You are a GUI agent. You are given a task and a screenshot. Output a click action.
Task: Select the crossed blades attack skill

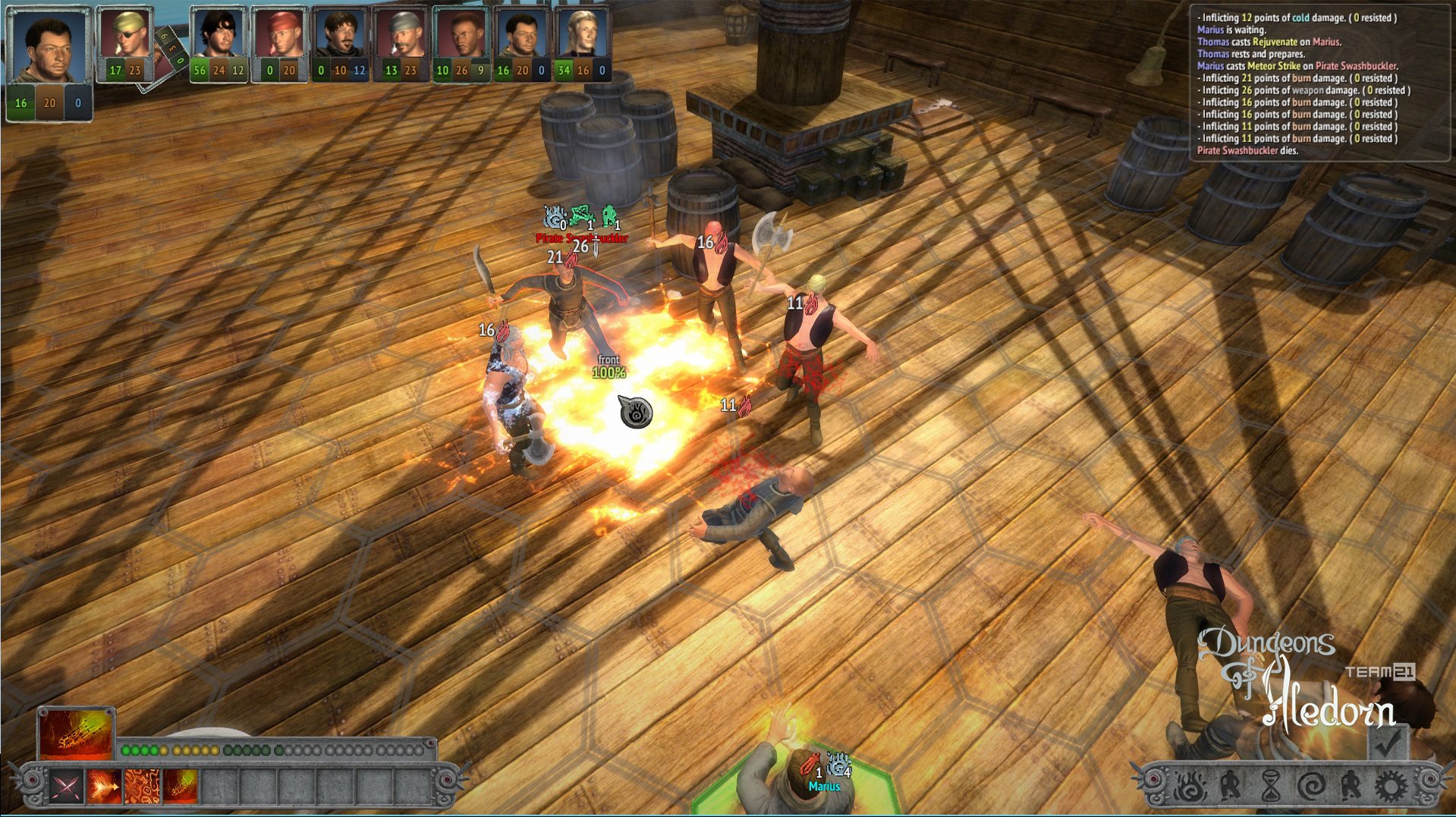(65, 787)
